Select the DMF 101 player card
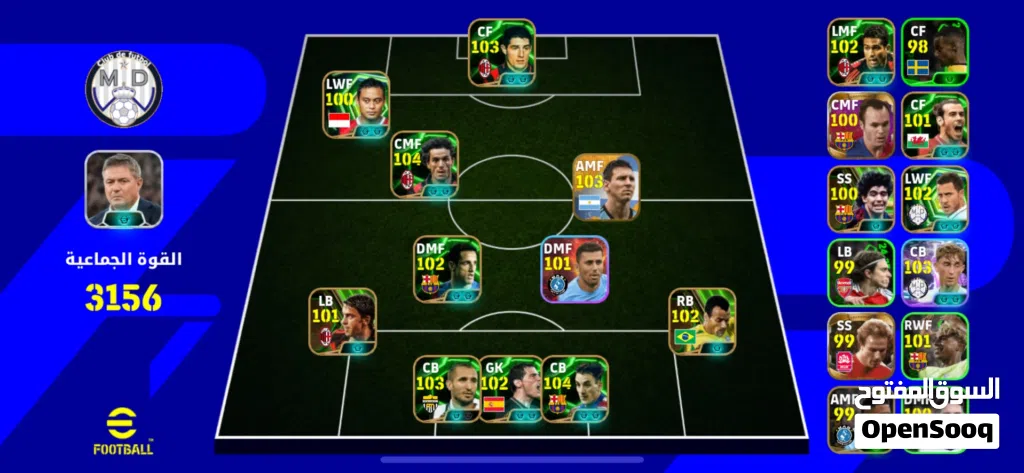The width and height of the screenshot is (1024, 473). 574,269
